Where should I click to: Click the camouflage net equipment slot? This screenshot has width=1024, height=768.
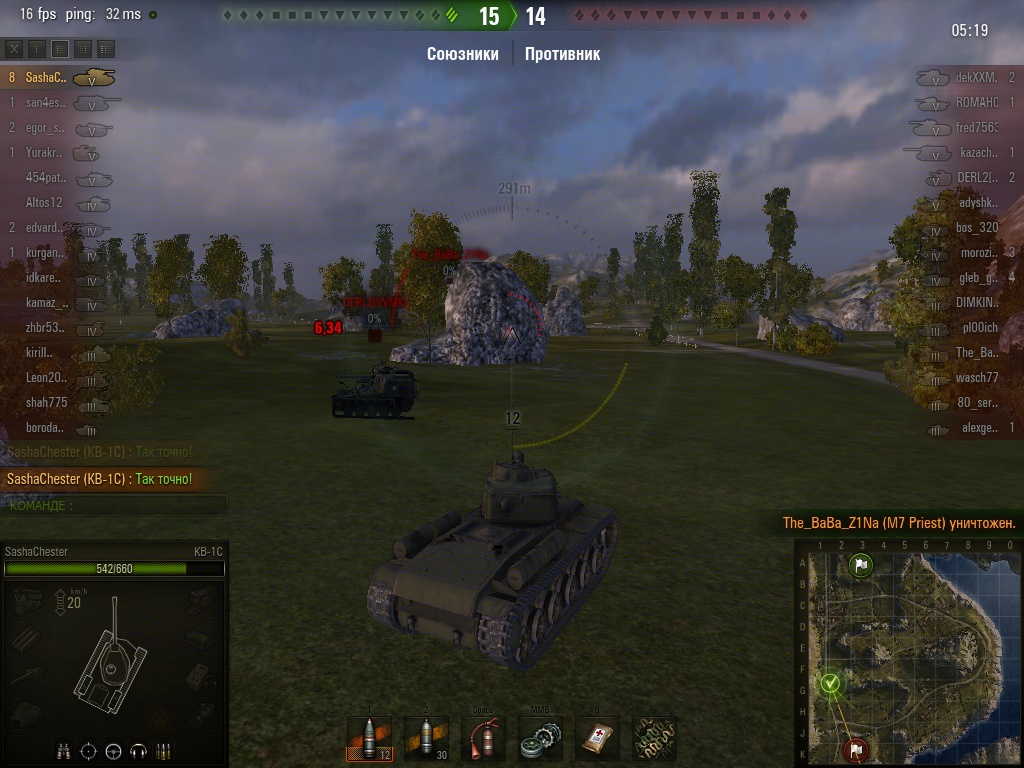click(655, 739)
